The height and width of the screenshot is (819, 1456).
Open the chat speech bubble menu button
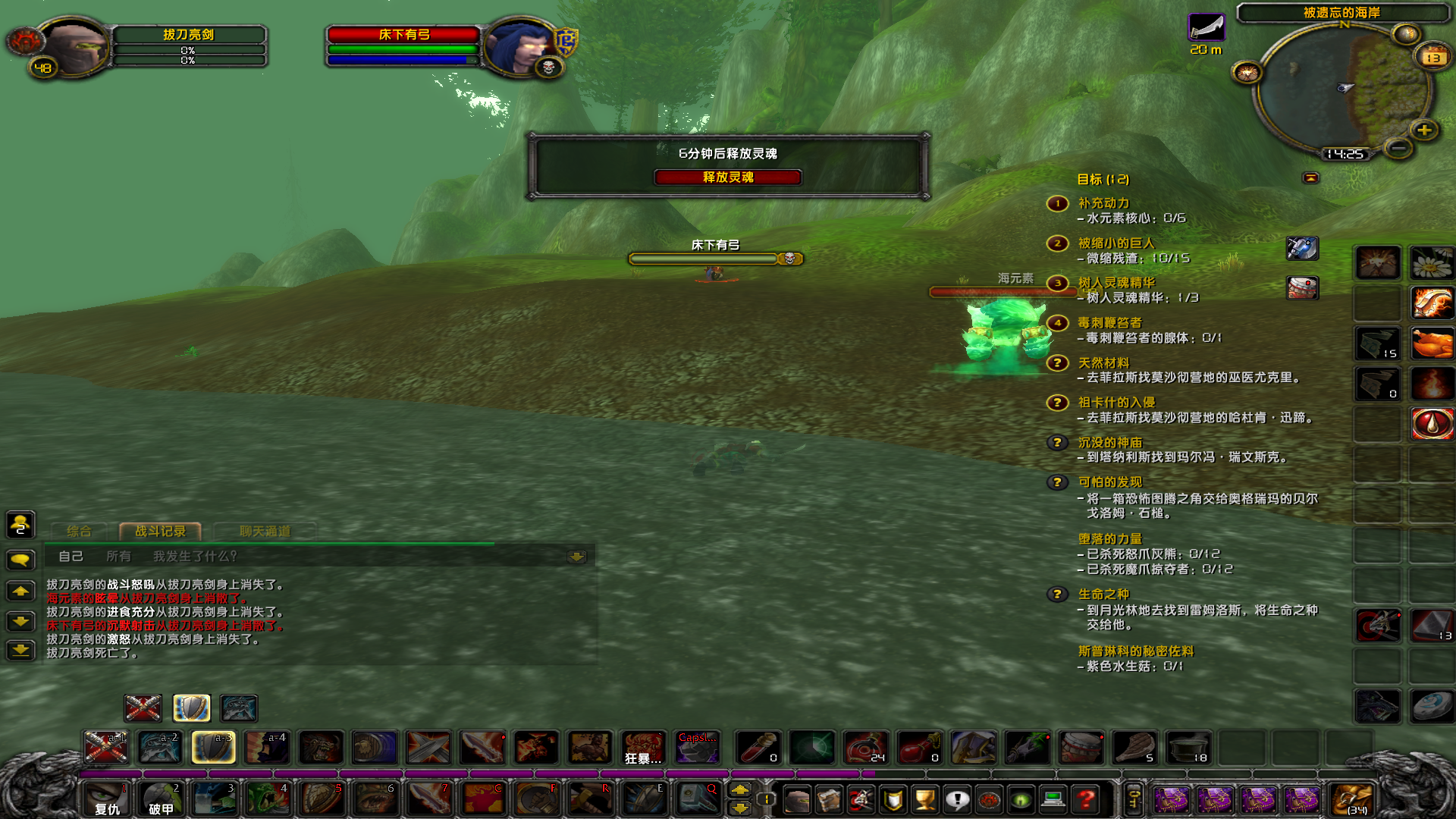(x=20, y=560)
